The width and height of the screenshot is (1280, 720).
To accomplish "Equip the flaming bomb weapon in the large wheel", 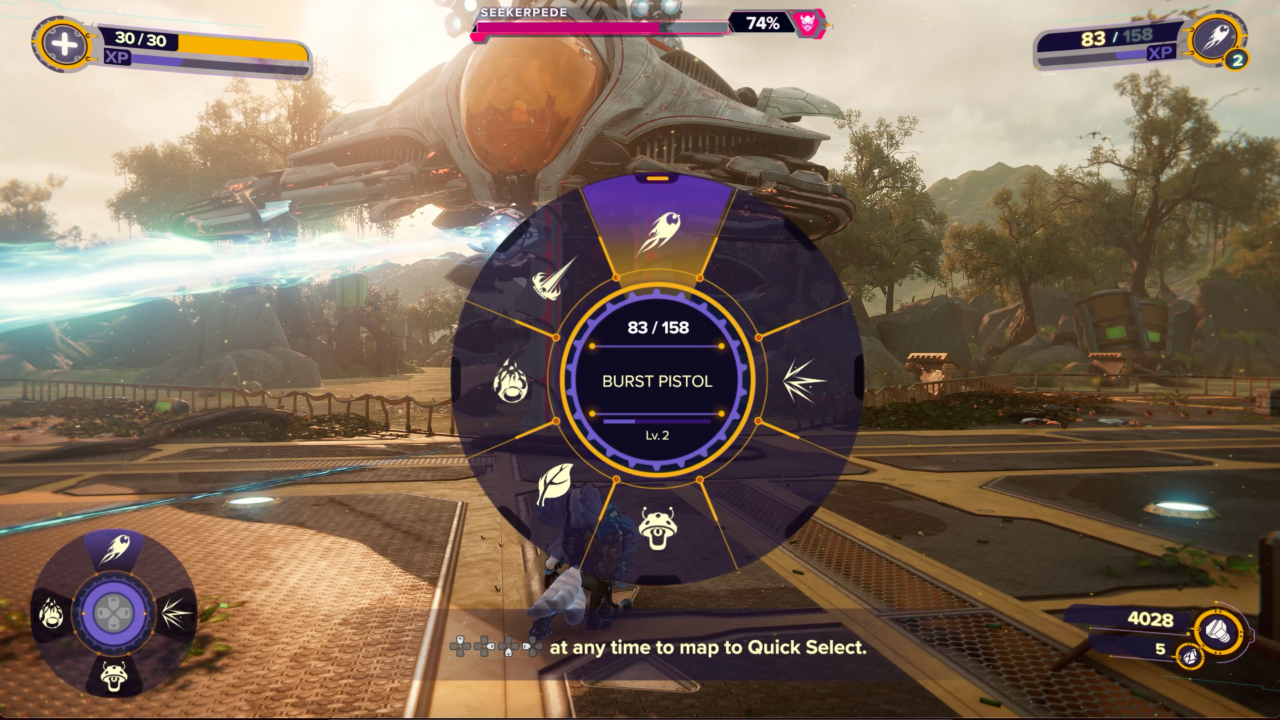I will coord(511,381).
